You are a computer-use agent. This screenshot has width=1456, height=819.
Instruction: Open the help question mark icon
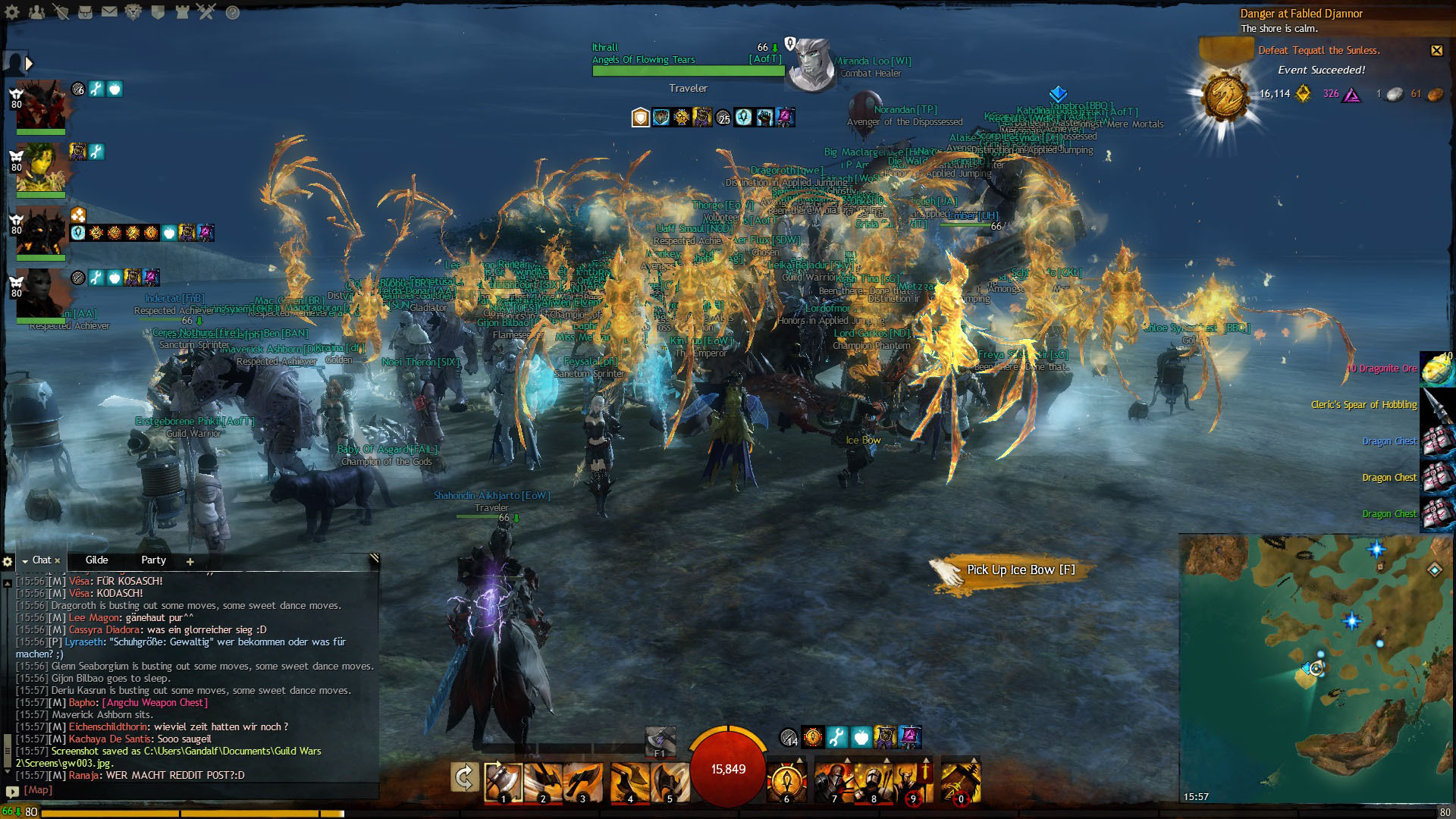point(233,12)
